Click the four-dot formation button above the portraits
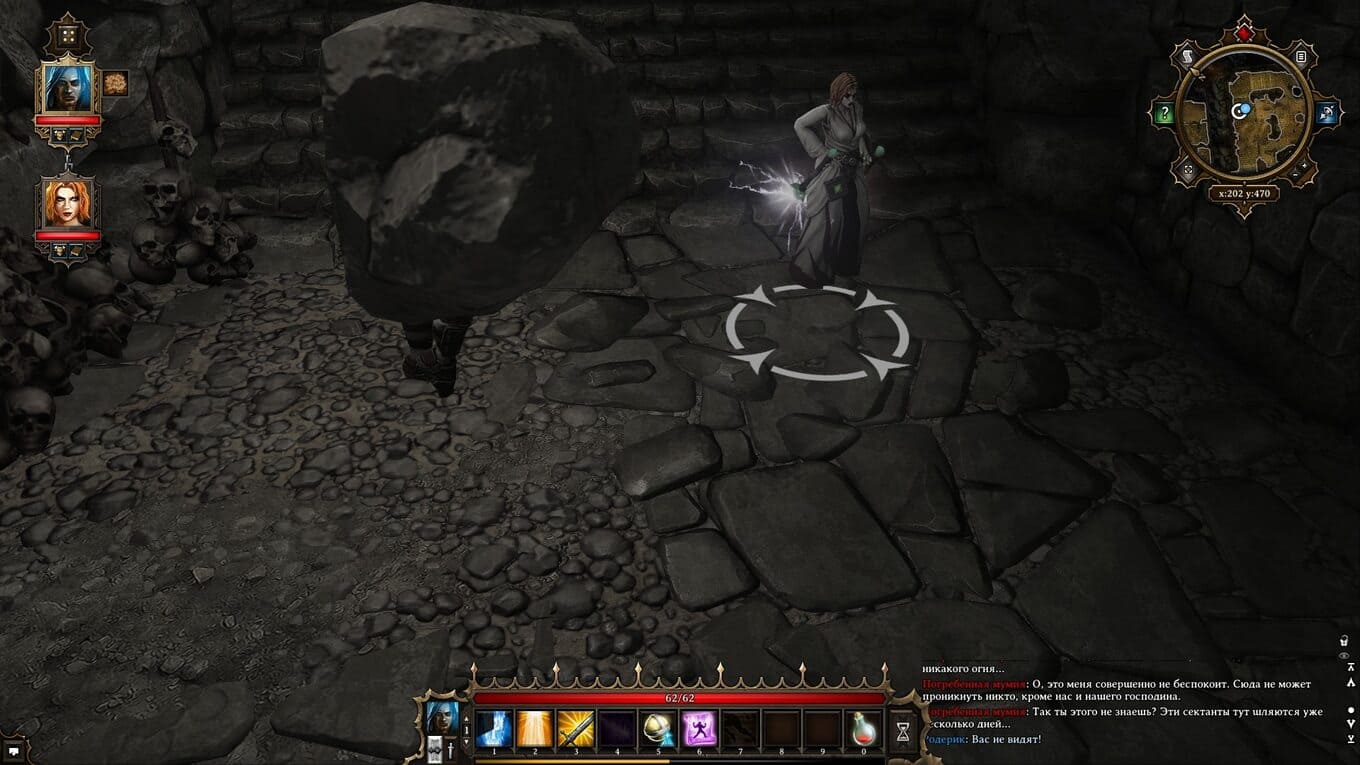This screenshot has width=1360, height=765. [68, 36]
